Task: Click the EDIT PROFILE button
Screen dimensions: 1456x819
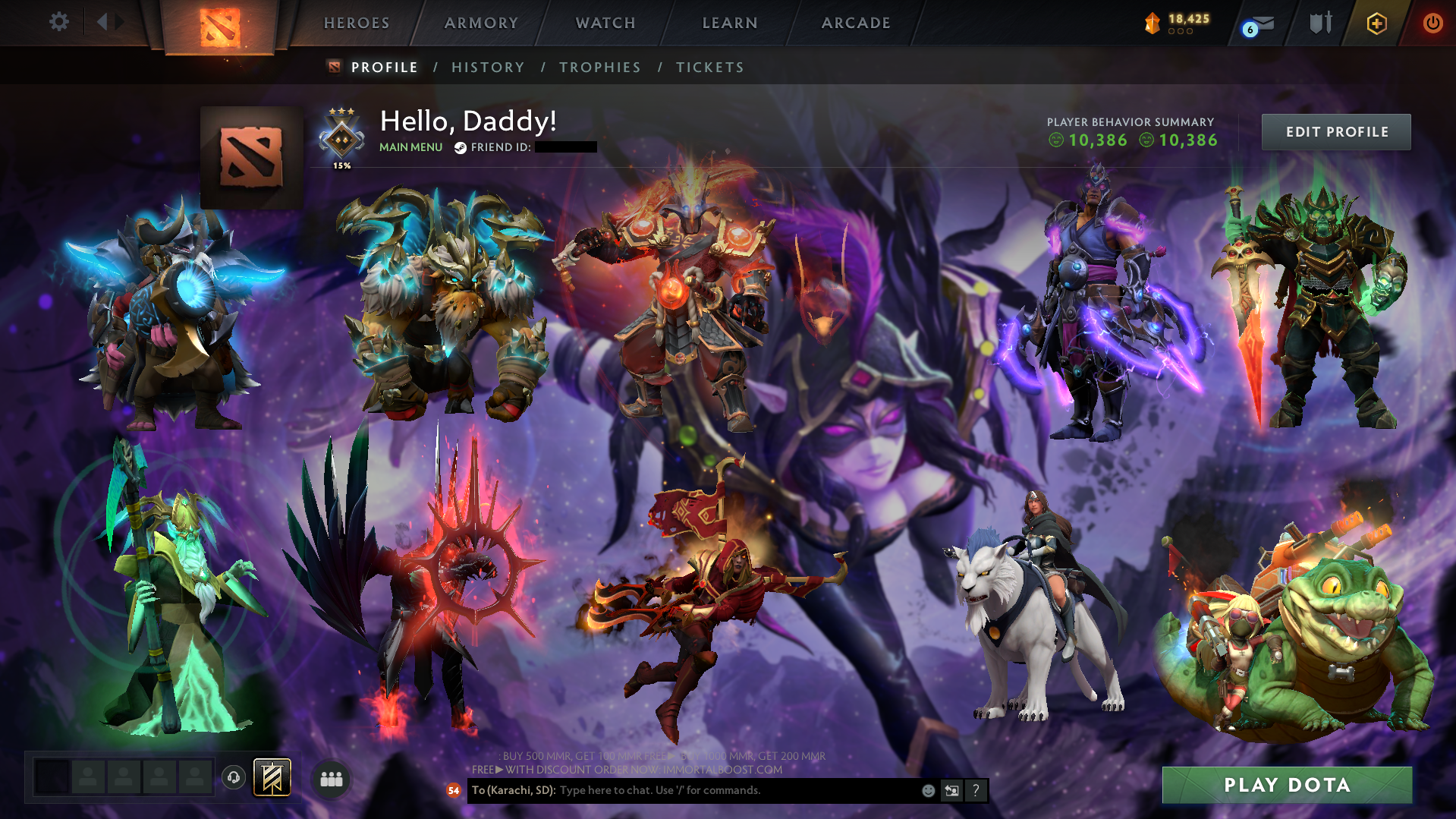Action: coord(1335,131)
